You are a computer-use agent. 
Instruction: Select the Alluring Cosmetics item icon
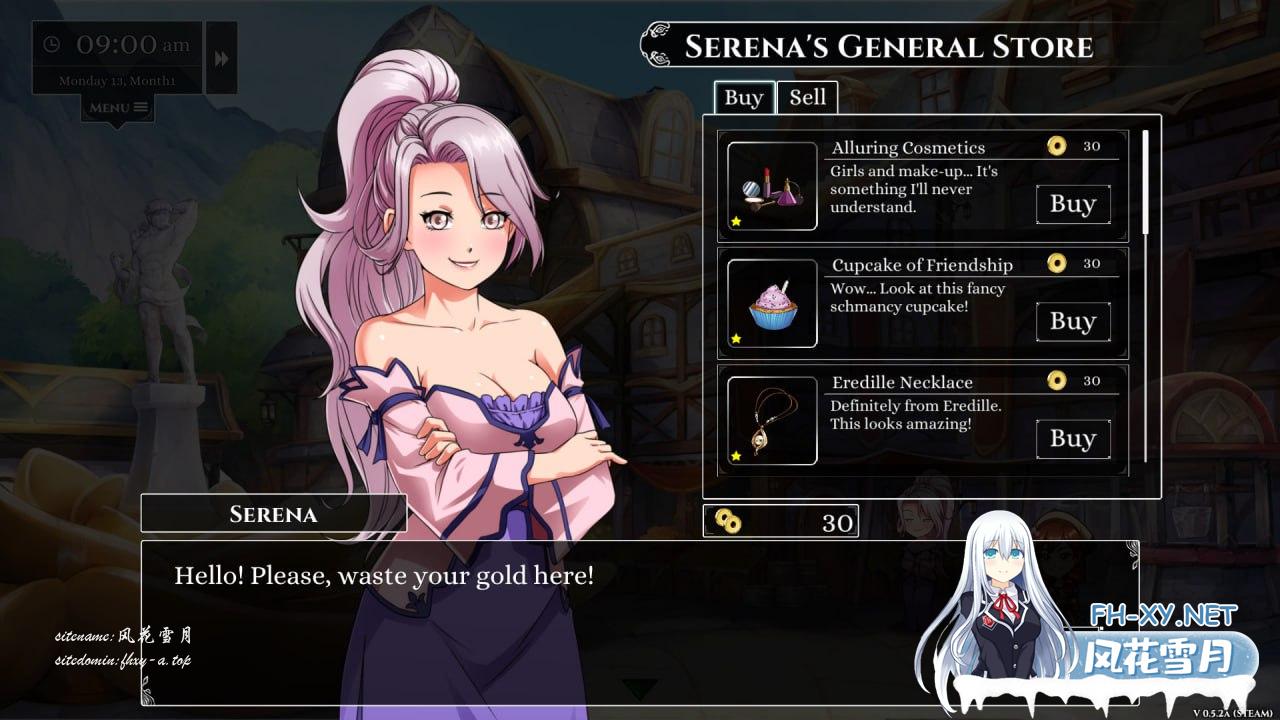(x=772, y=186)
